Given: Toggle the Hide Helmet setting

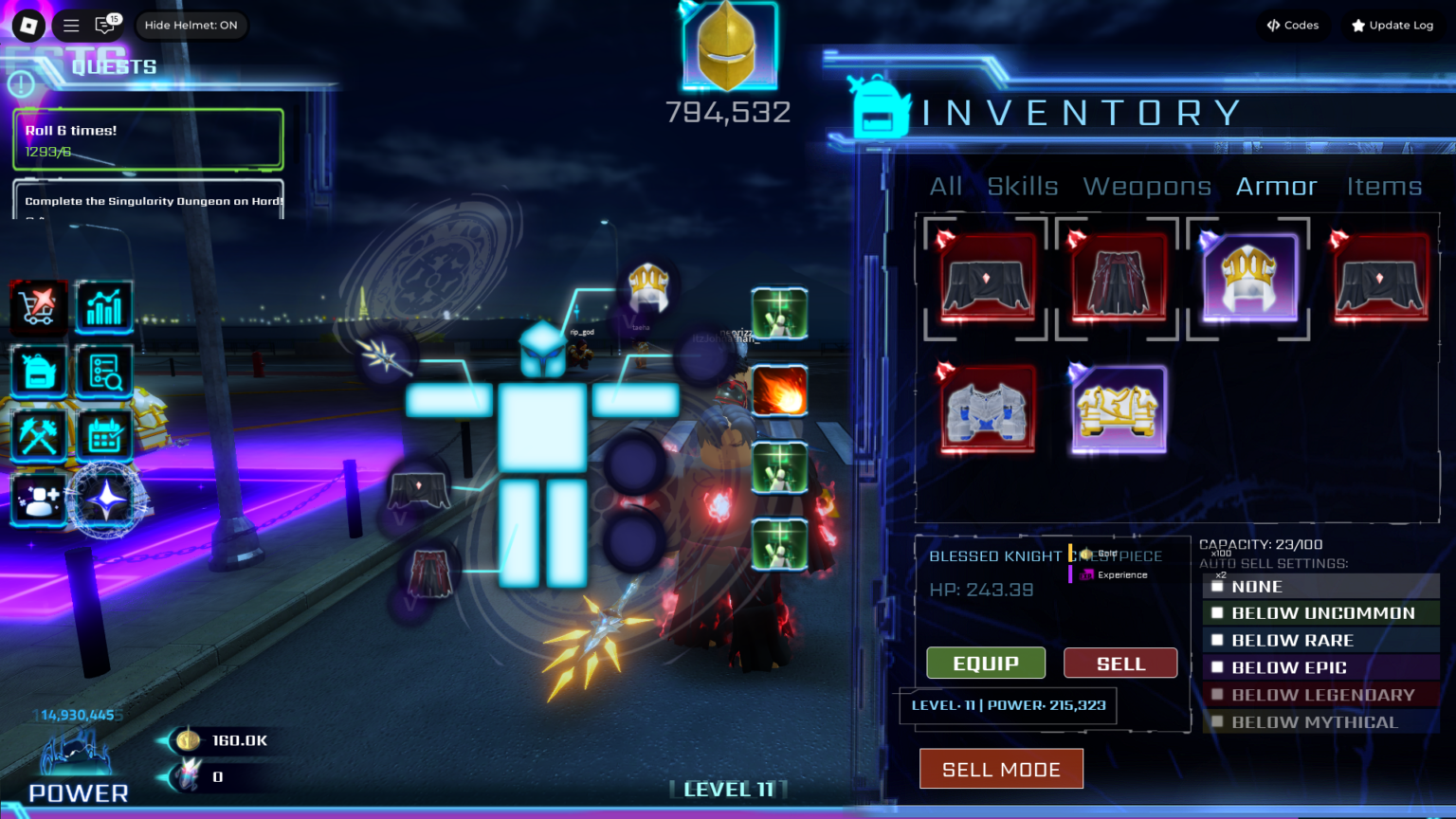Looking at the screenshot, I should click(x=191, y=26).
